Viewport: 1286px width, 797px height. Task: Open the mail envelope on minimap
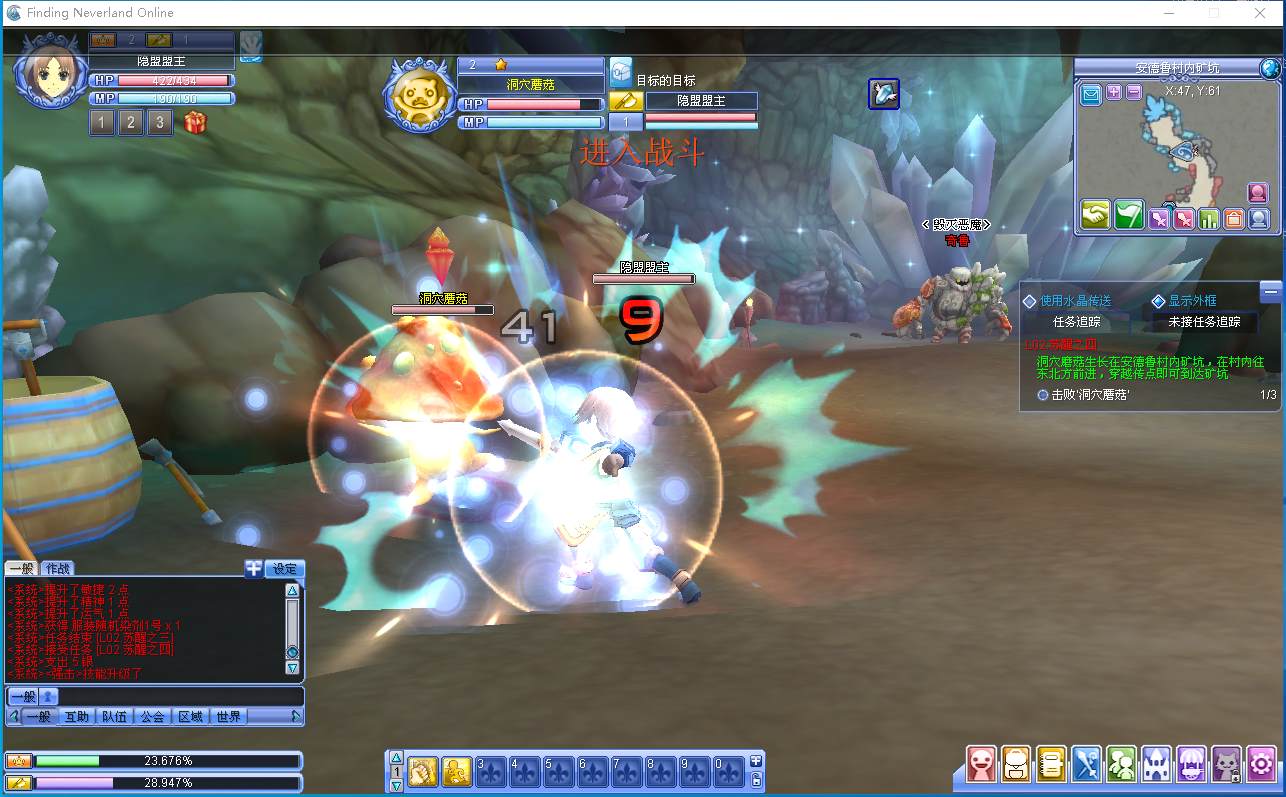[x=1091, y=95]
